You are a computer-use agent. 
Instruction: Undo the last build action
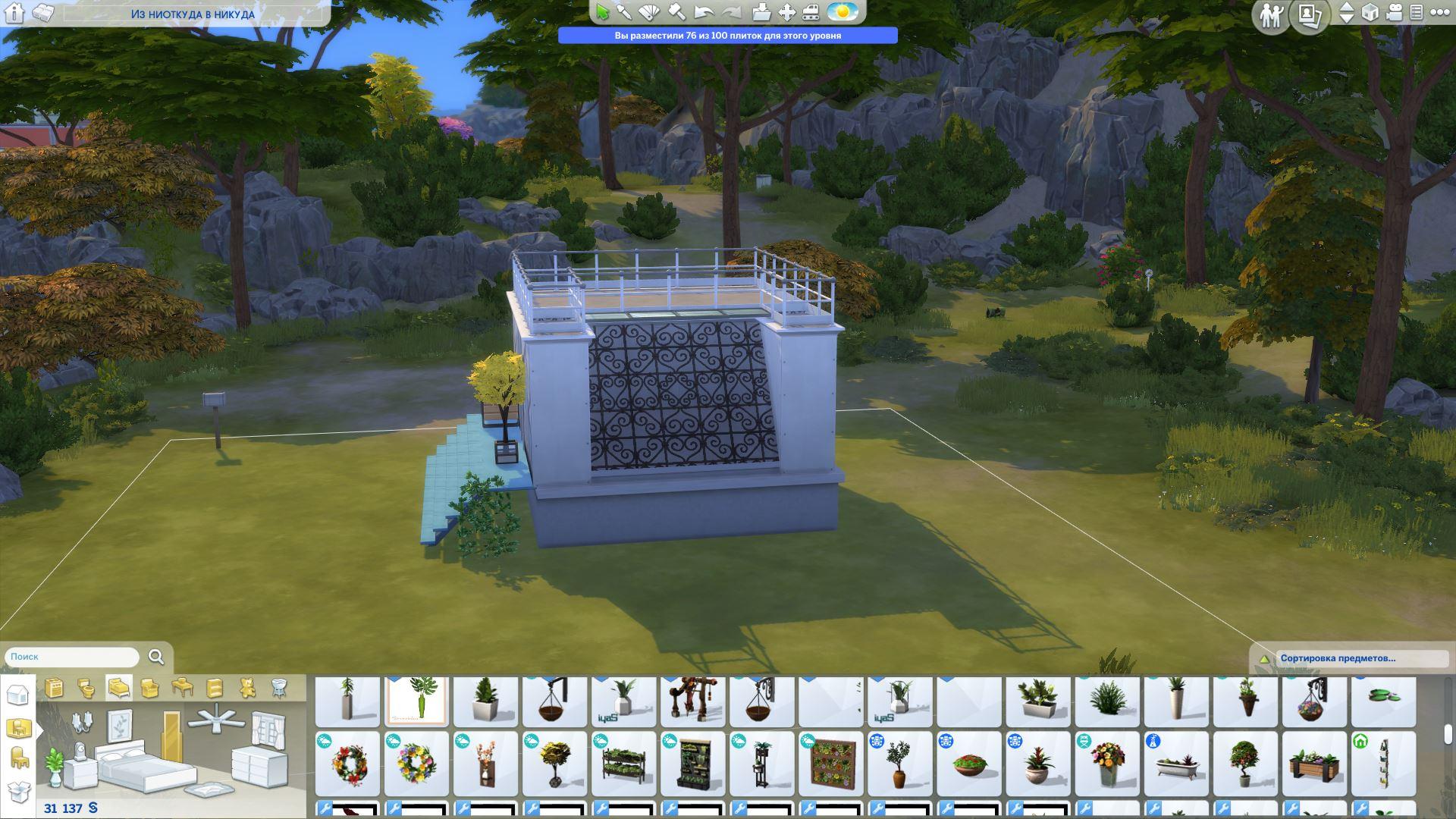[x=704, y=12]
